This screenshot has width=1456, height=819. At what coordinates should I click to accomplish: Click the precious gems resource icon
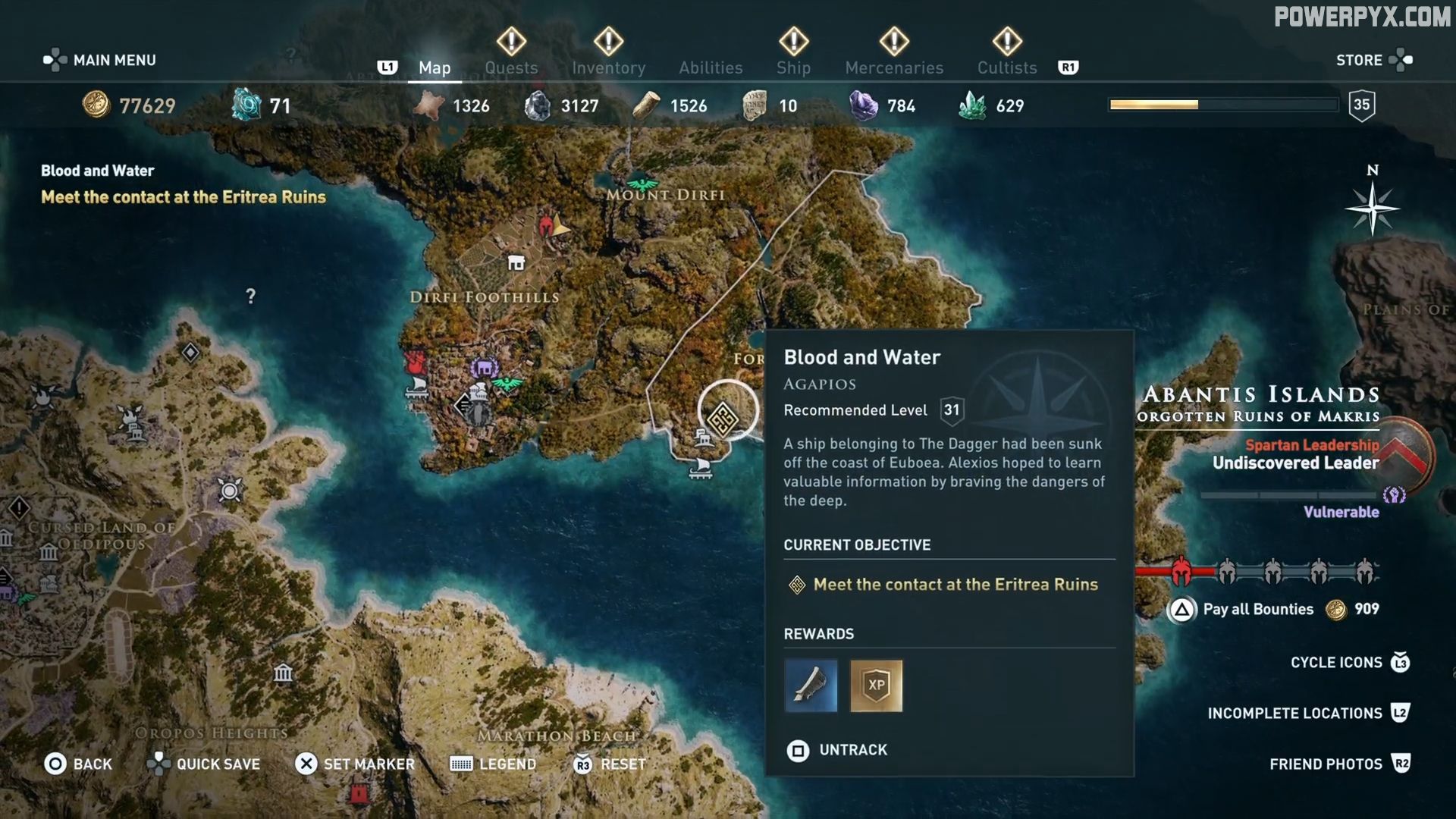864,105
